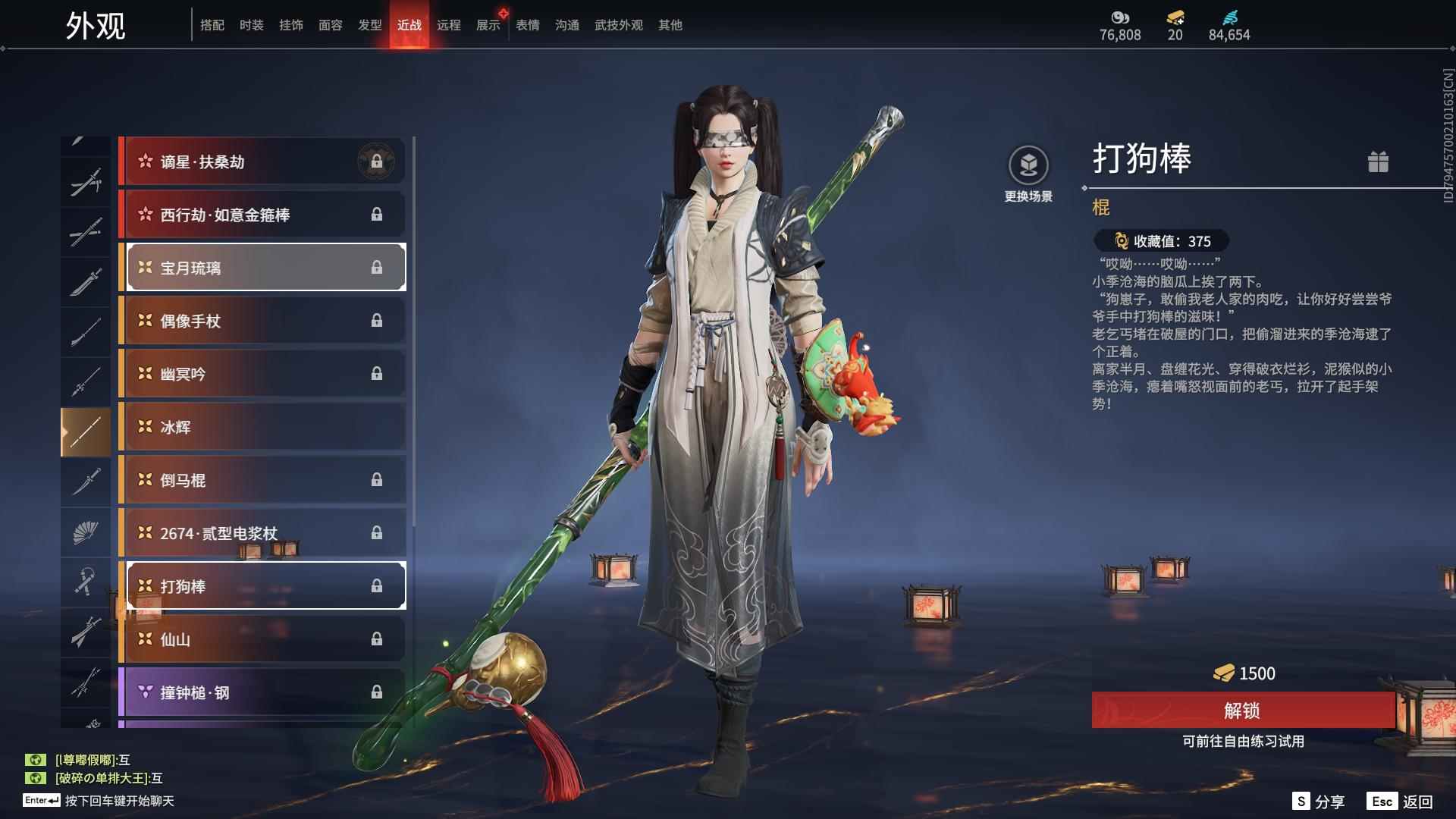Select the 冰辉 staff skin from the list
The height and width of the screenshot is (819, 1456).
(x=262, y=427)
